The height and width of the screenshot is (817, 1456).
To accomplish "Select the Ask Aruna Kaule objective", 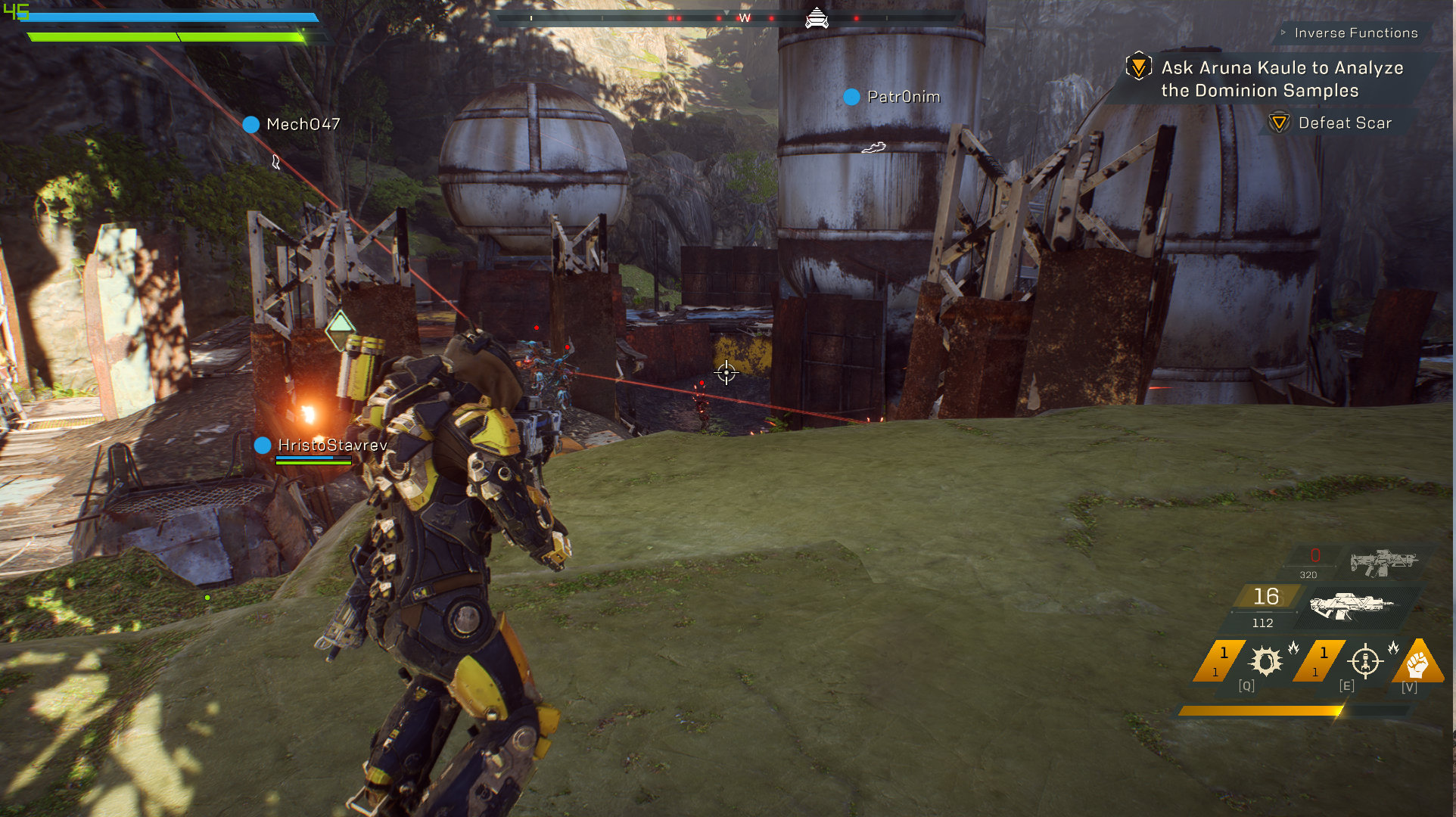I will pos(1282,79).
